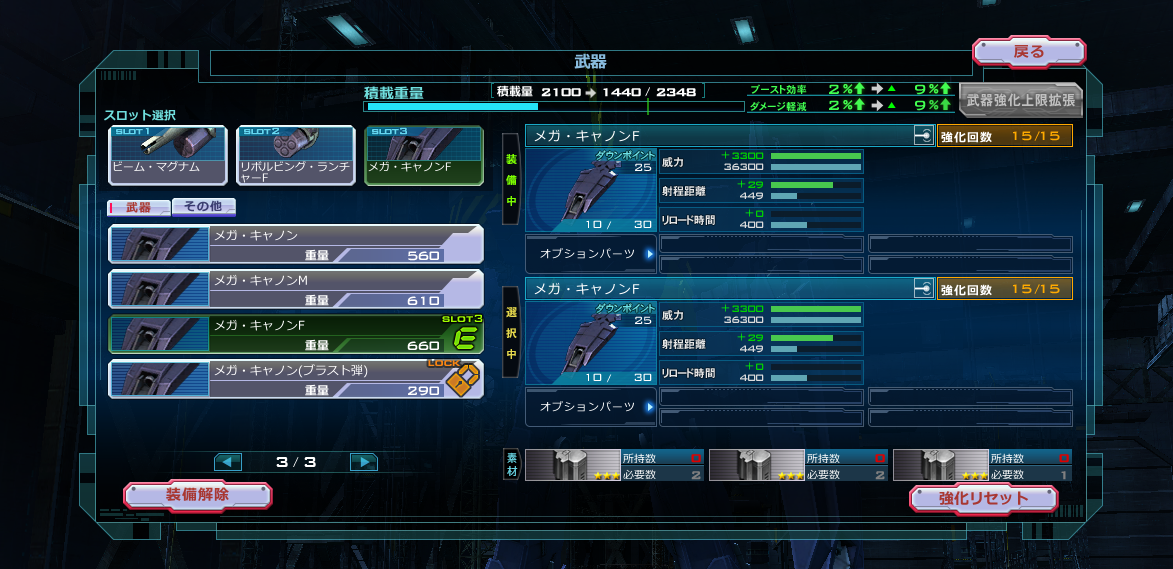This screenshot has height=569, width=1173.
Task: Select slot 3 メガ・キャノンF
Action: (x=422, y=155)
